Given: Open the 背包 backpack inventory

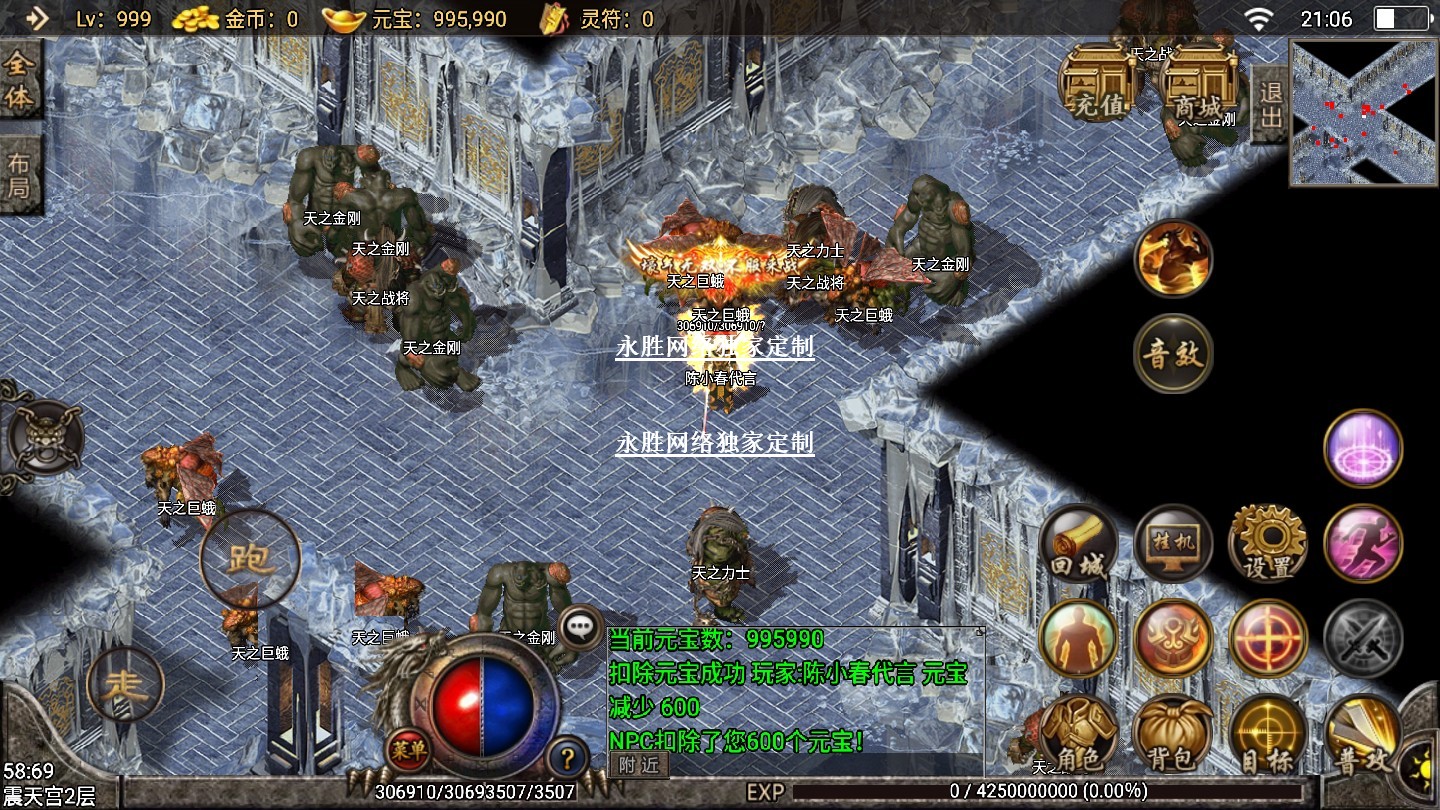Looking at the screenshot, I should [1173, 735].
